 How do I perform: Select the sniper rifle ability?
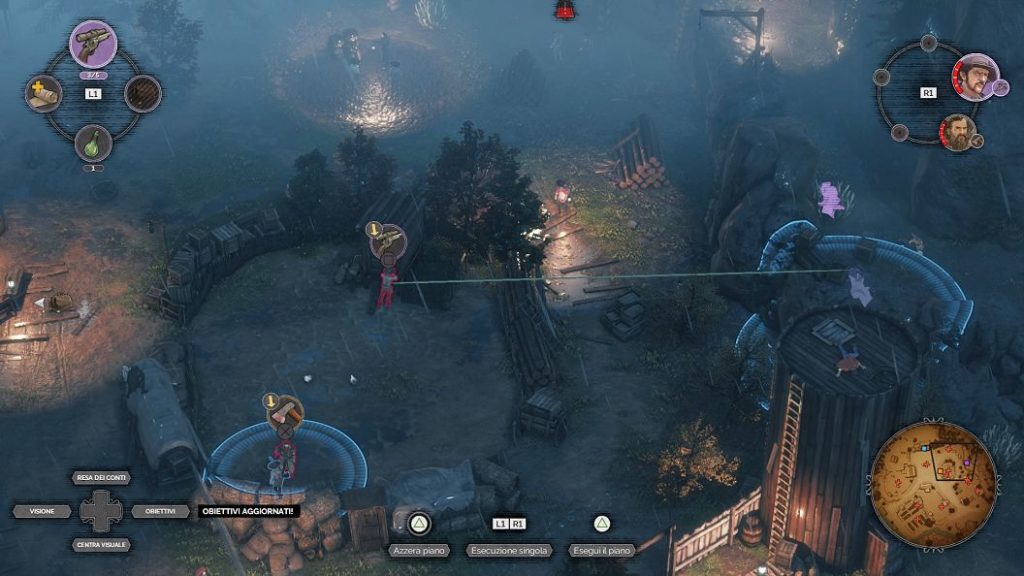93,44
